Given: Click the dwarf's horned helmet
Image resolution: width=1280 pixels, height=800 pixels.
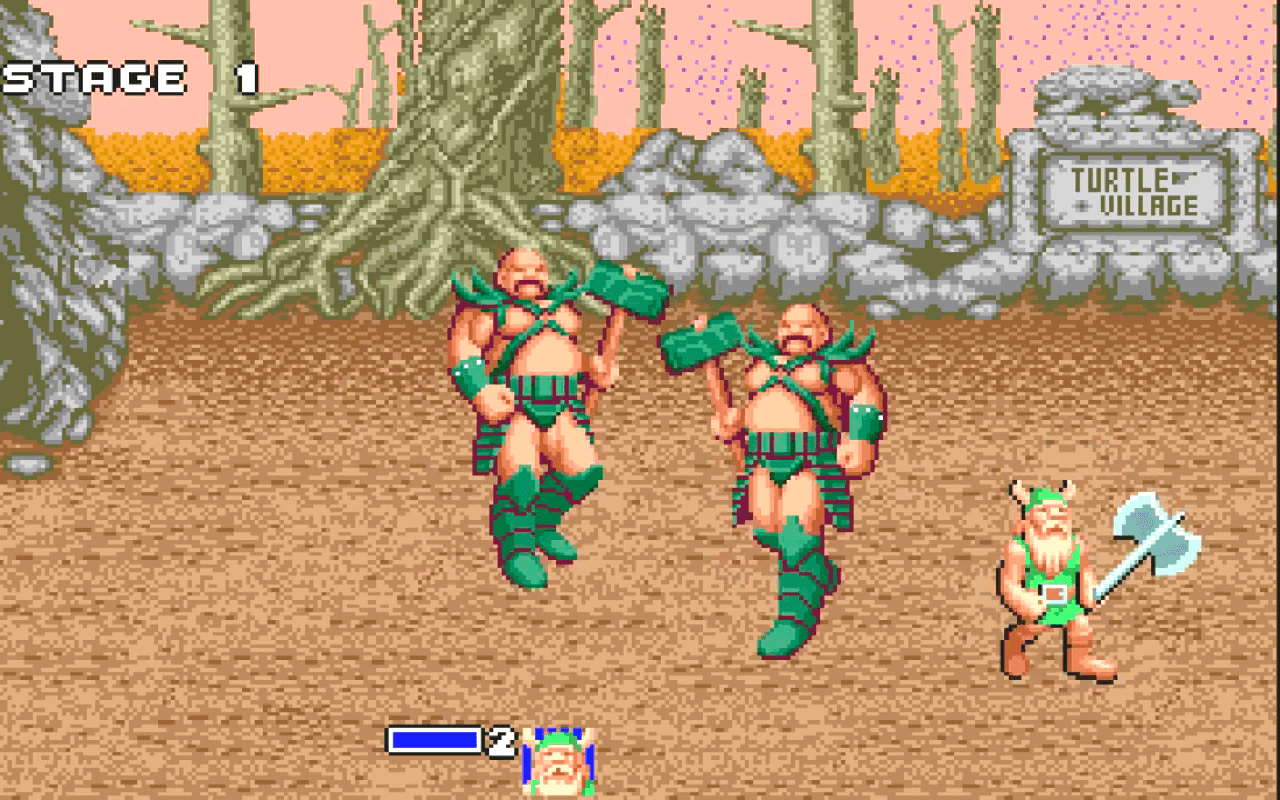Looking at the screenshot, I should pyautogui.click(x=1045, y=495).
